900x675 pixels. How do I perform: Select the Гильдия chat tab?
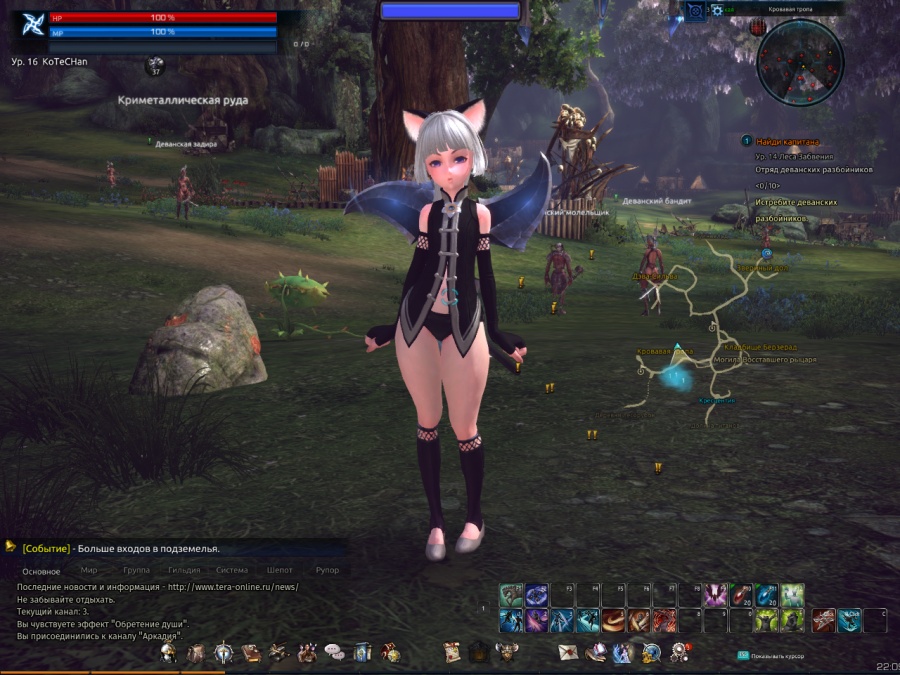184,570
